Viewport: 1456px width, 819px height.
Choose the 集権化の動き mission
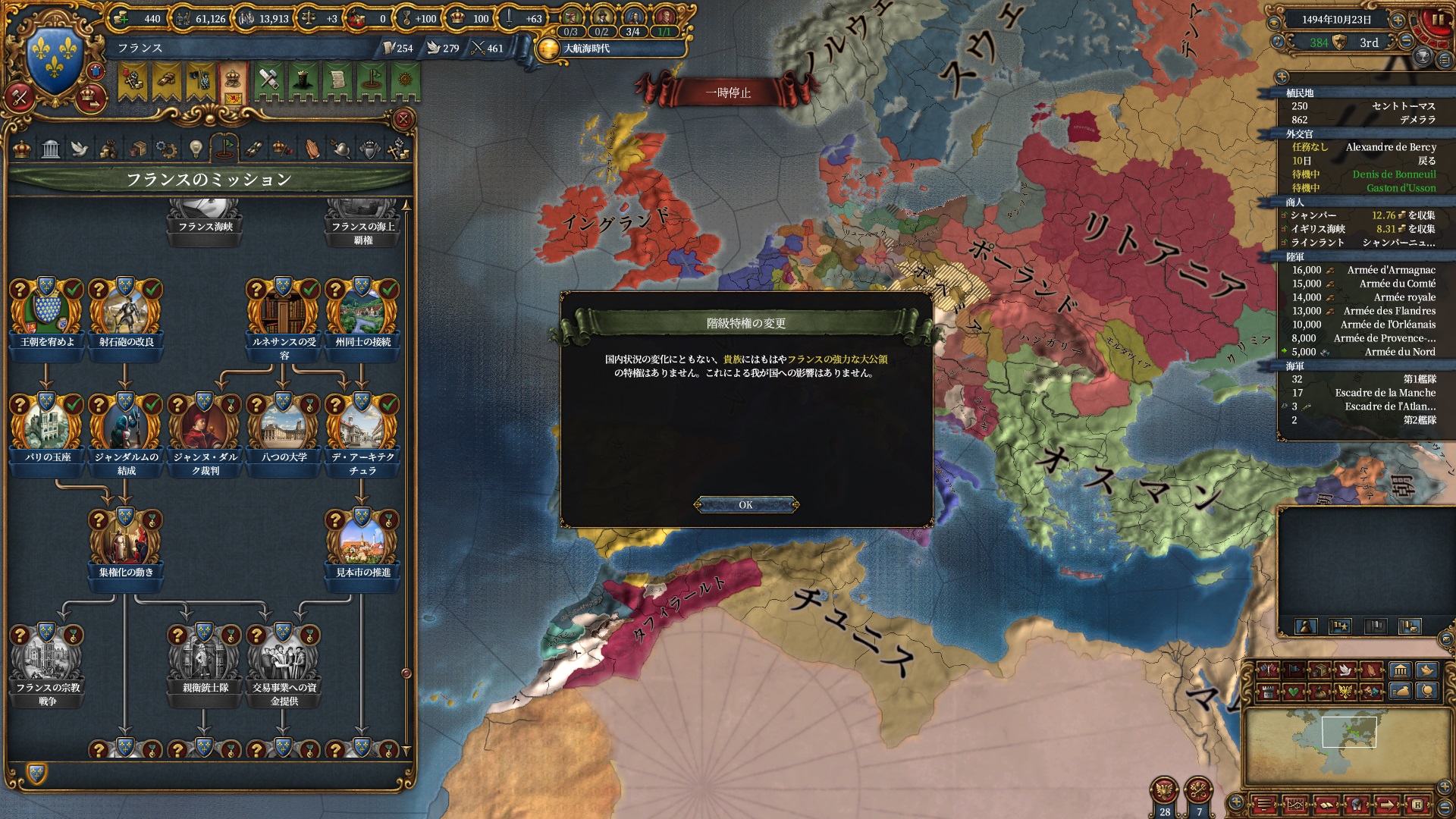click(126, 543)
